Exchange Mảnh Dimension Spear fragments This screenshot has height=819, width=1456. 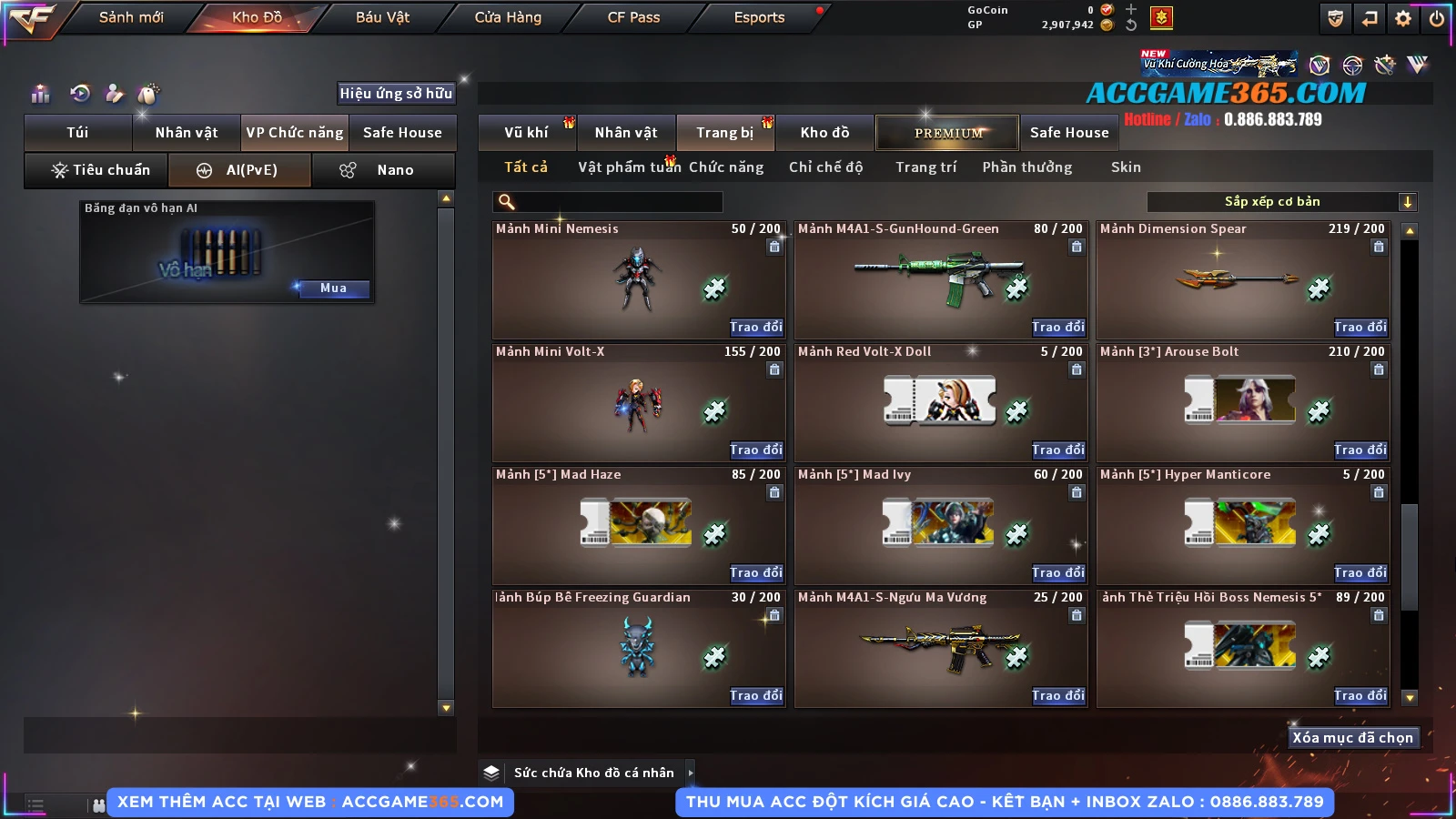tap(1360, 327)
